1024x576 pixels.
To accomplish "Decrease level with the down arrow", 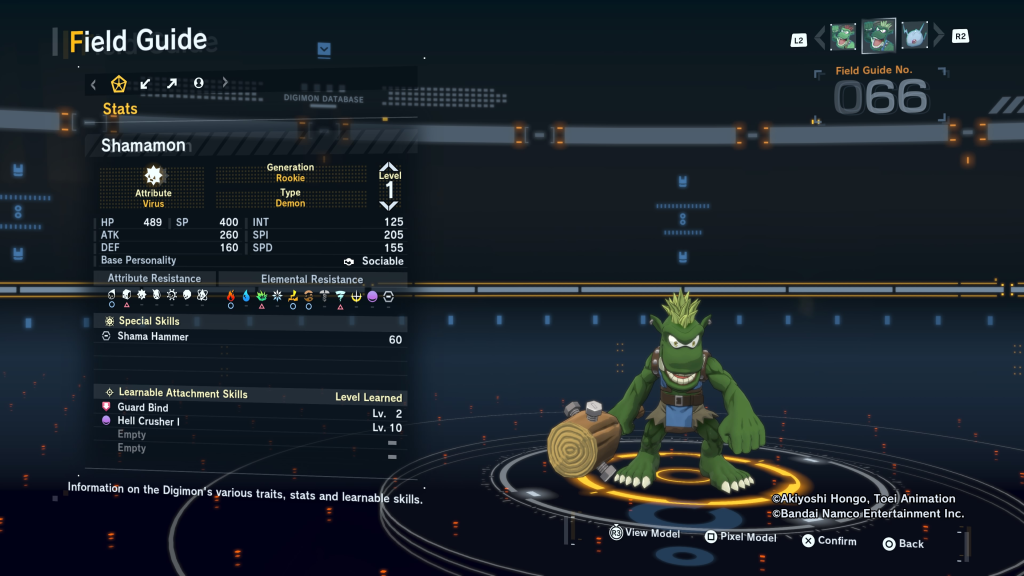I will click(389, 204).
